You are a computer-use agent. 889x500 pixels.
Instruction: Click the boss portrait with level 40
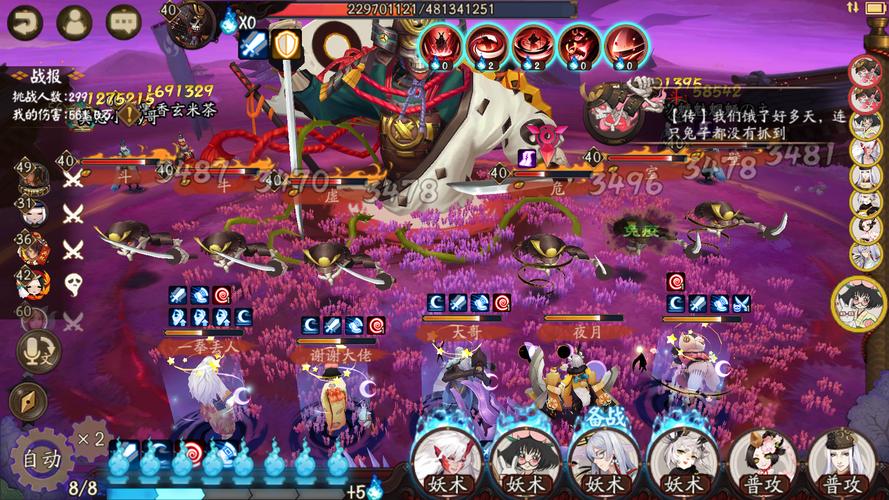191,24
